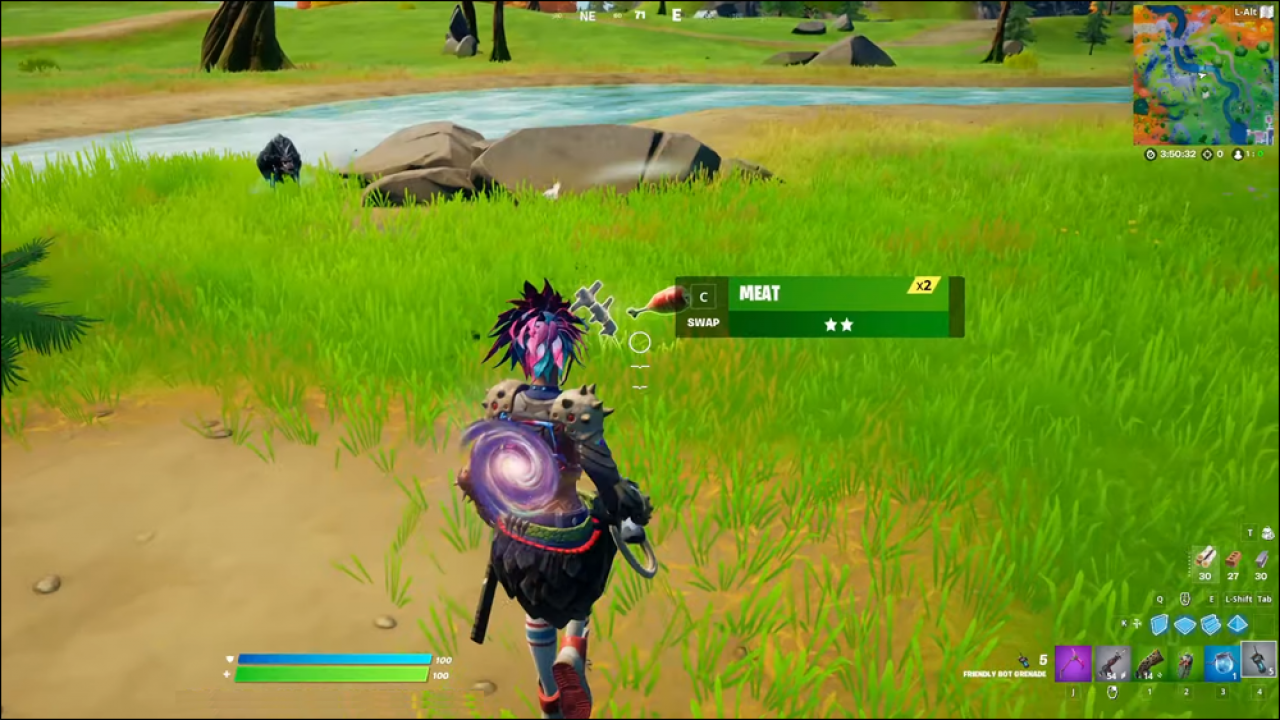Screen dimensions: 1280x720
Task: Click the green shield bar at bottom-left
Action: pyautogui.click(x=330, y=674)
